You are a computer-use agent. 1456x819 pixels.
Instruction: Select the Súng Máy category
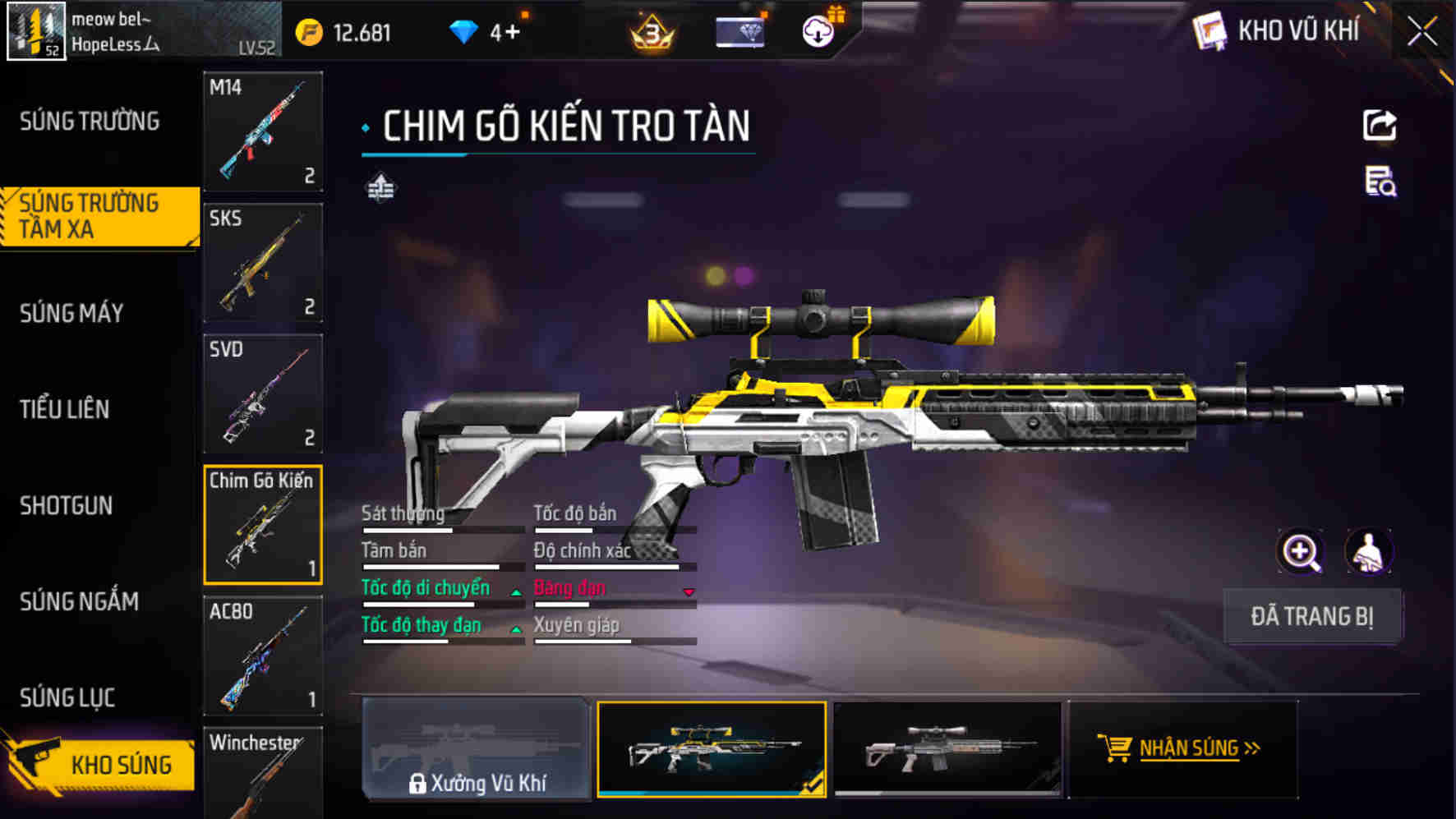coord(72,313)
